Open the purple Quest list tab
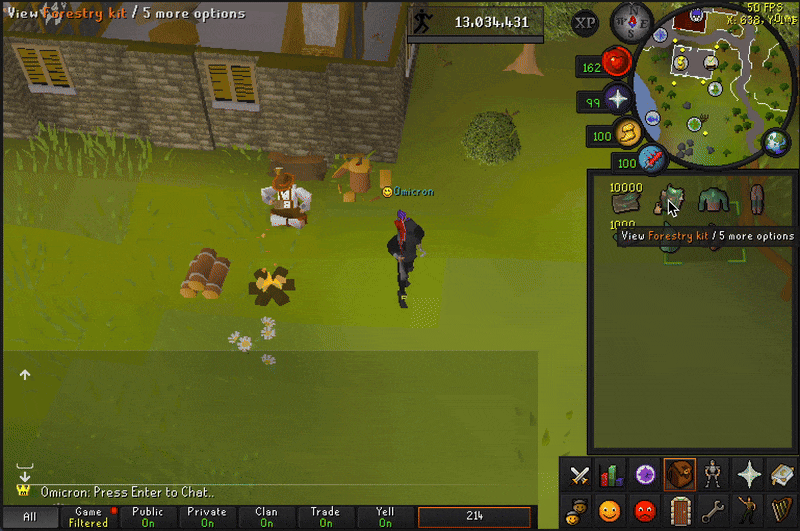800x531 pixels. (646, 474)
